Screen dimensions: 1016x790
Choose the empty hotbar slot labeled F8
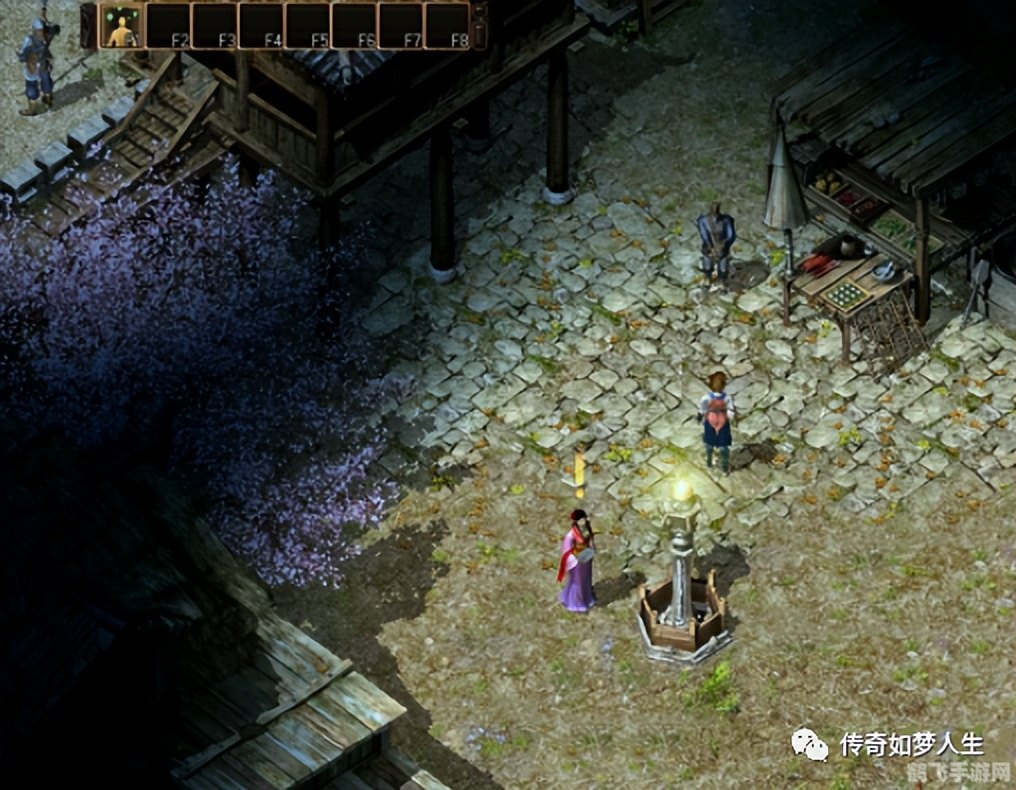tap(447, 26)
